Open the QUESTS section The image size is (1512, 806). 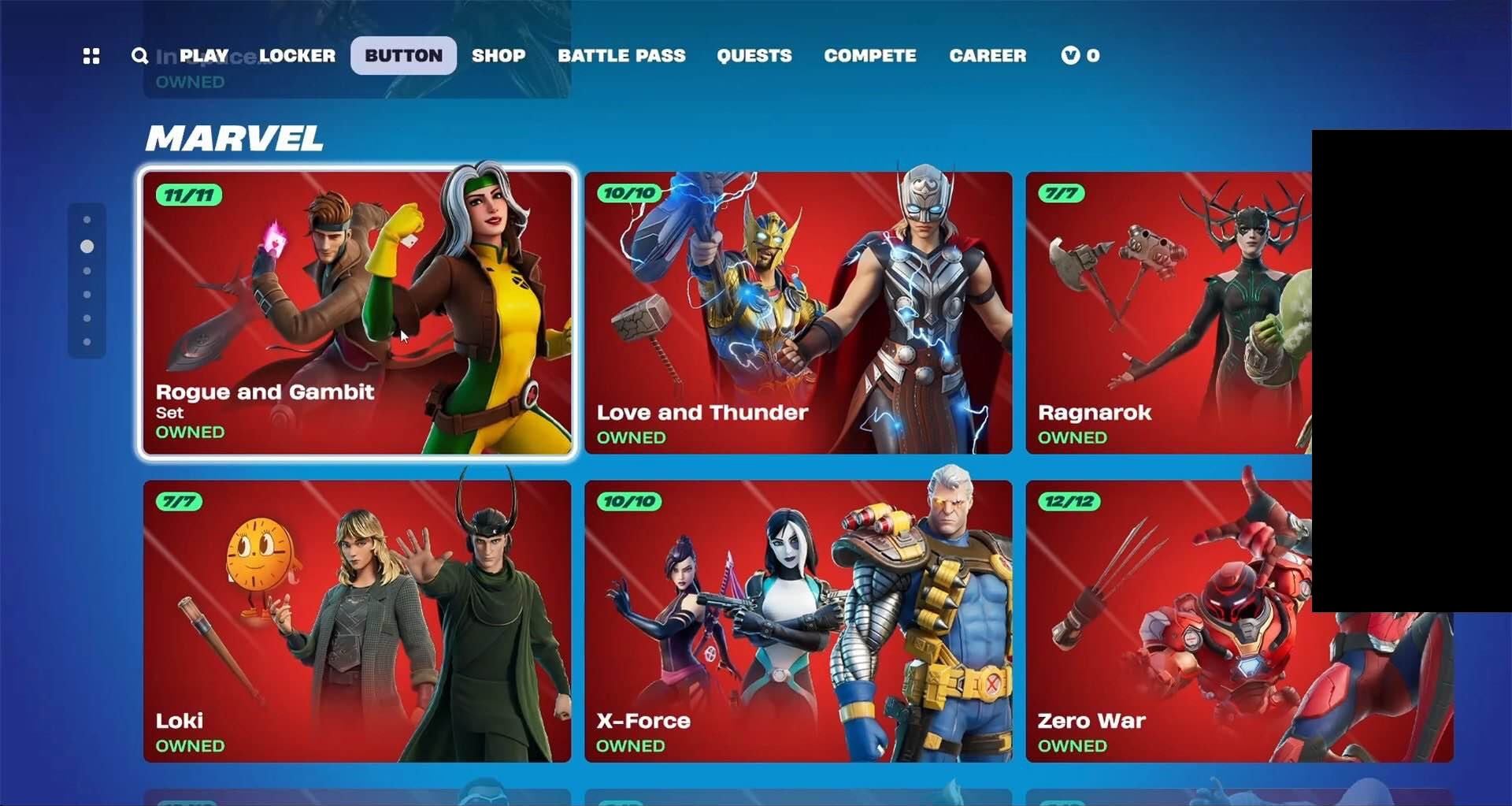pos(754,56)
